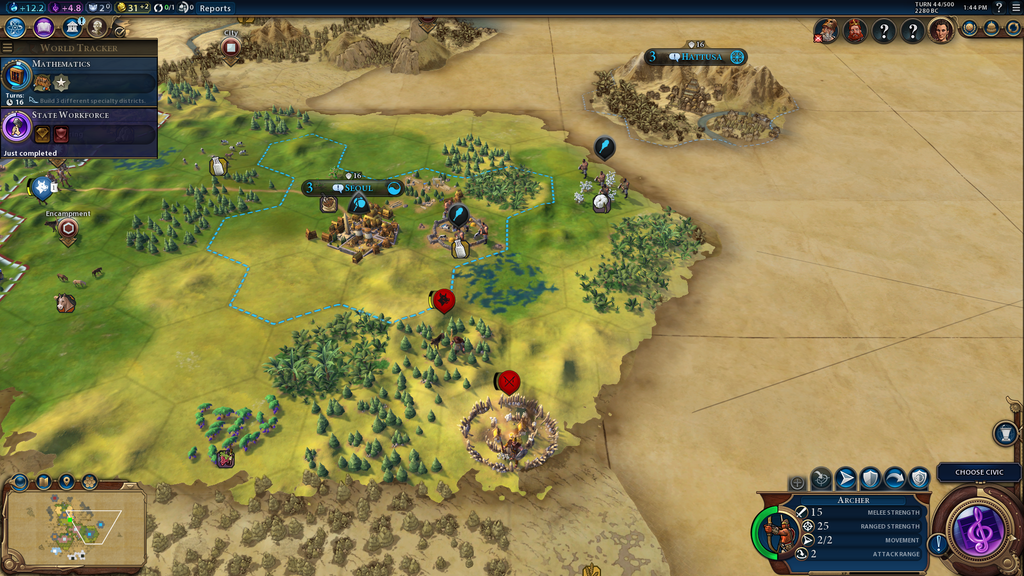Open the technology tree button

pyautogui.click(x=15, y=28)
